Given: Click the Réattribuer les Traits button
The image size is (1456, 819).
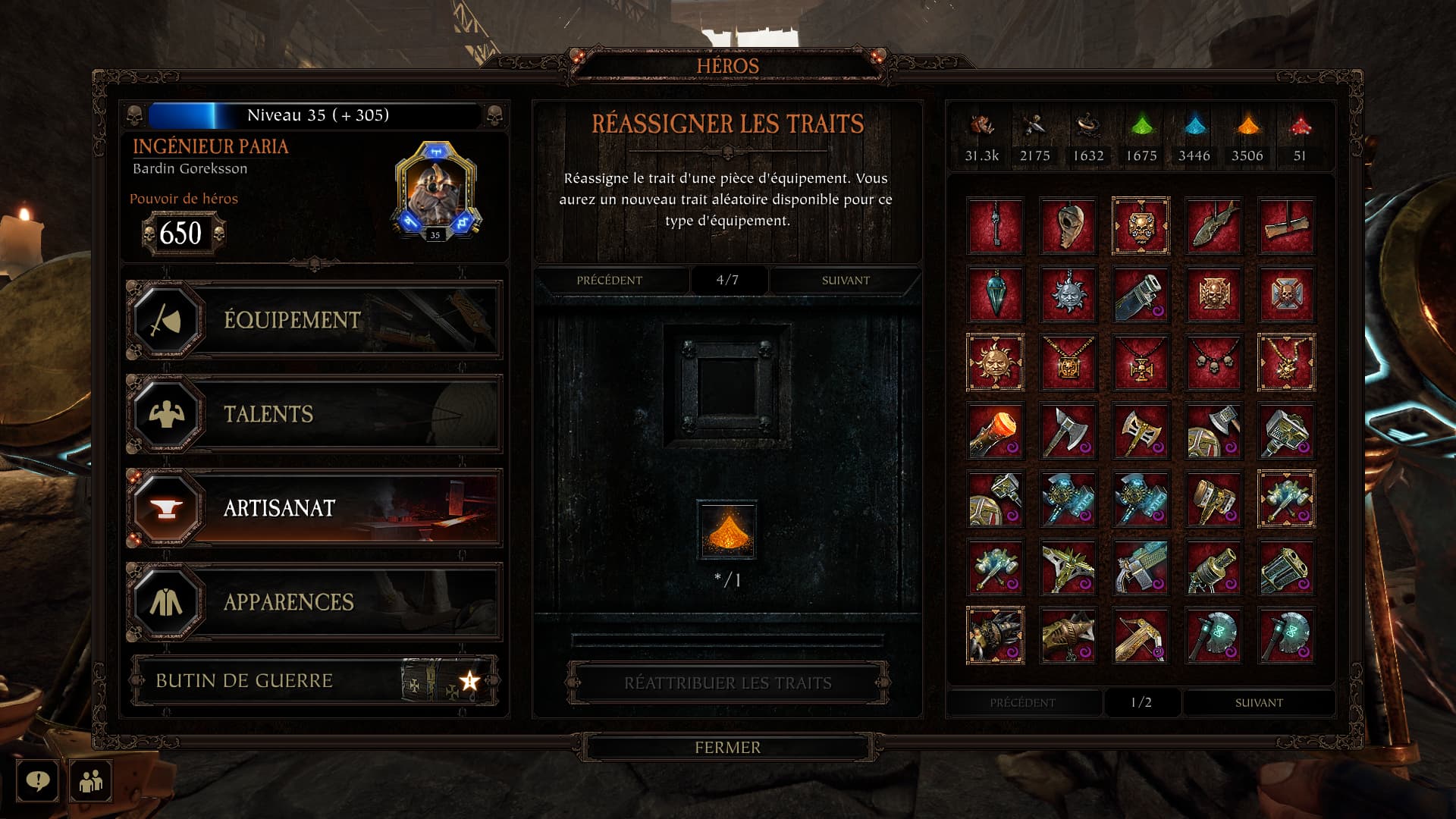Looking at the screenshot, I should [x=727, y=683].
